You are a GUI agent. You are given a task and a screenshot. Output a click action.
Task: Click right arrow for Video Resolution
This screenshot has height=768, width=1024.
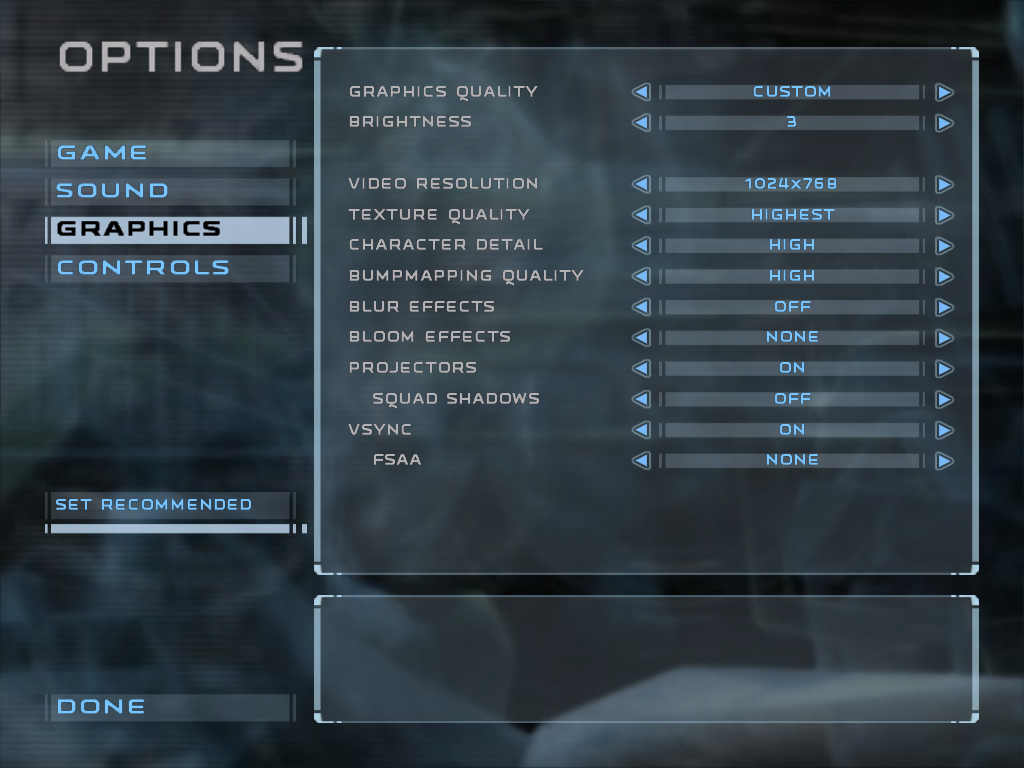tap(944, 185)
